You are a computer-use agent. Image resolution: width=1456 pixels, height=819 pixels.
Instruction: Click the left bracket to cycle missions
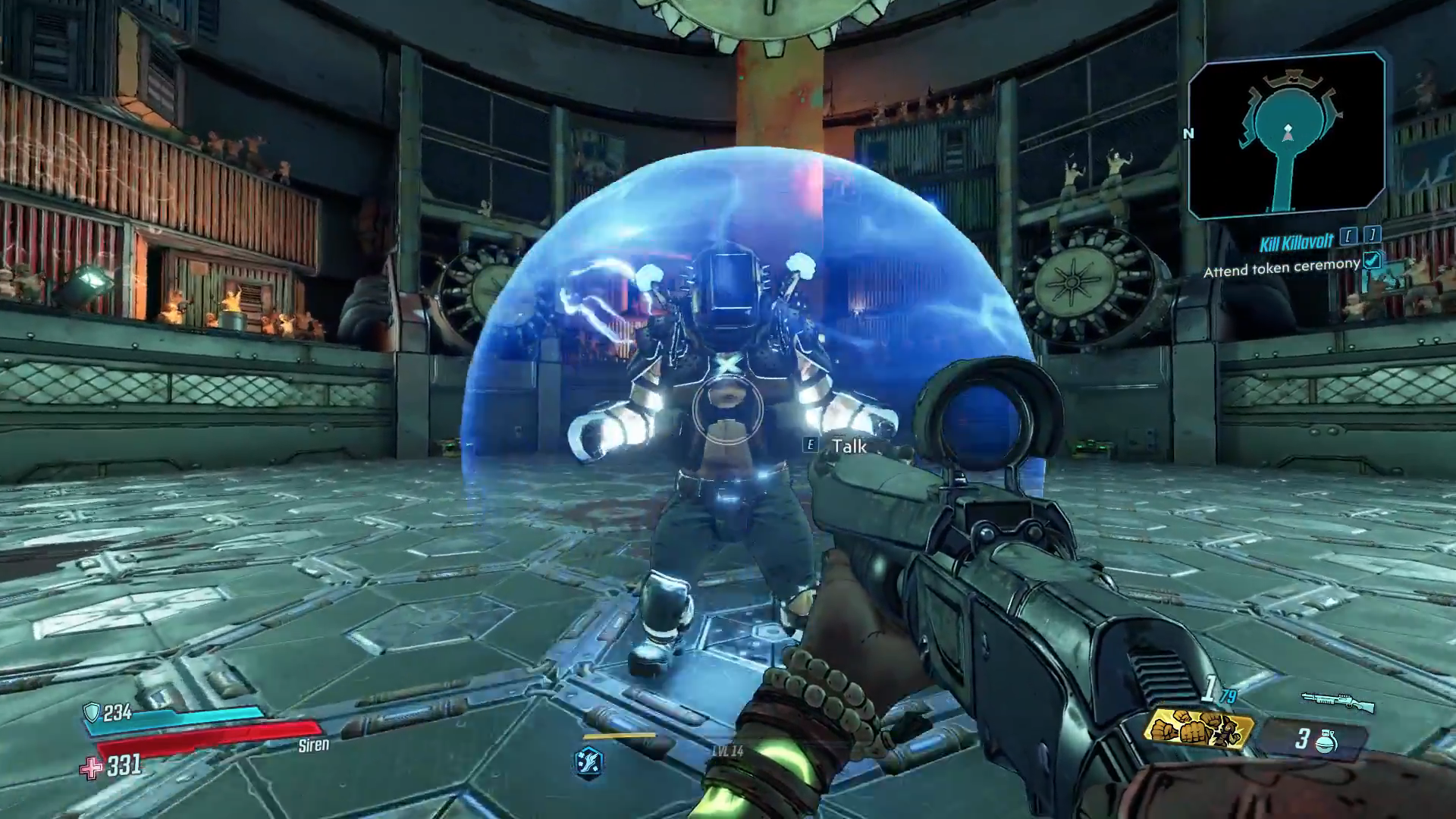[x=1349, y=235]
